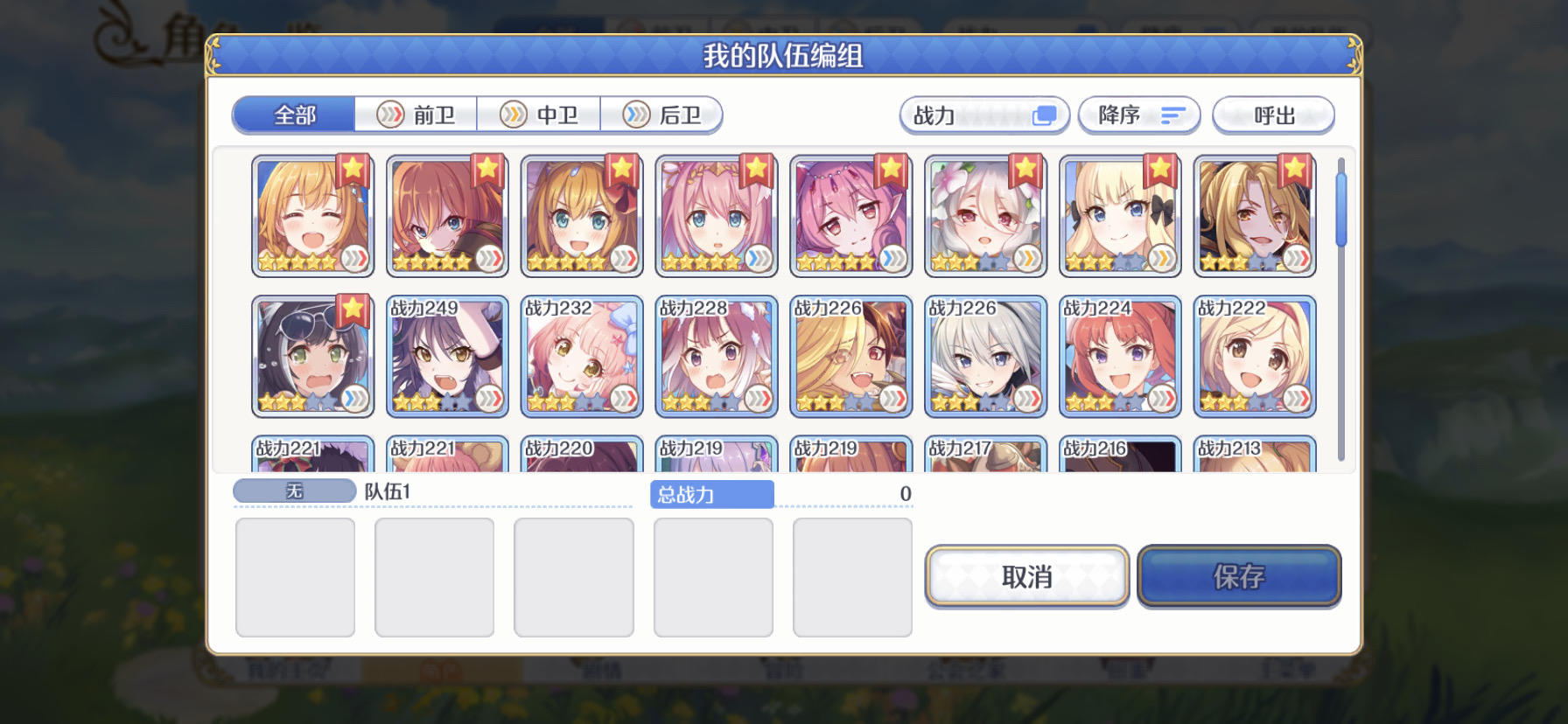Click the blue copy icon in the 战力 field
The height and width of the screenshot is (724, 1568).
tap(1044, 115)
